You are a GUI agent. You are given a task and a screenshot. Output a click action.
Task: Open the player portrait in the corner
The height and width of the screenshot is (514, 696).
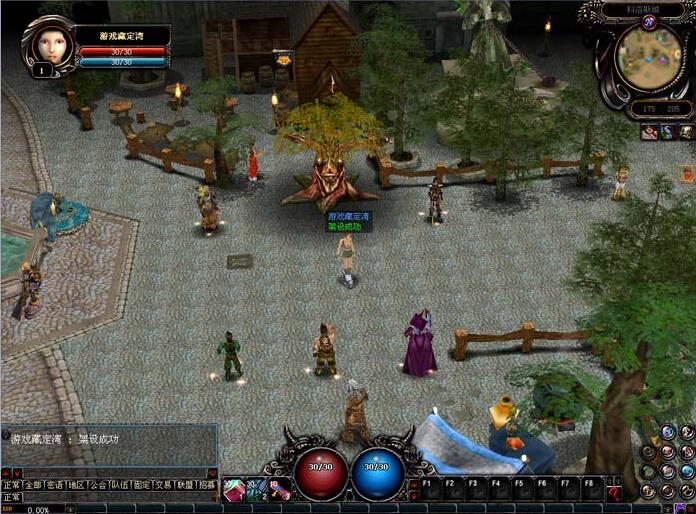coord(46,45)
